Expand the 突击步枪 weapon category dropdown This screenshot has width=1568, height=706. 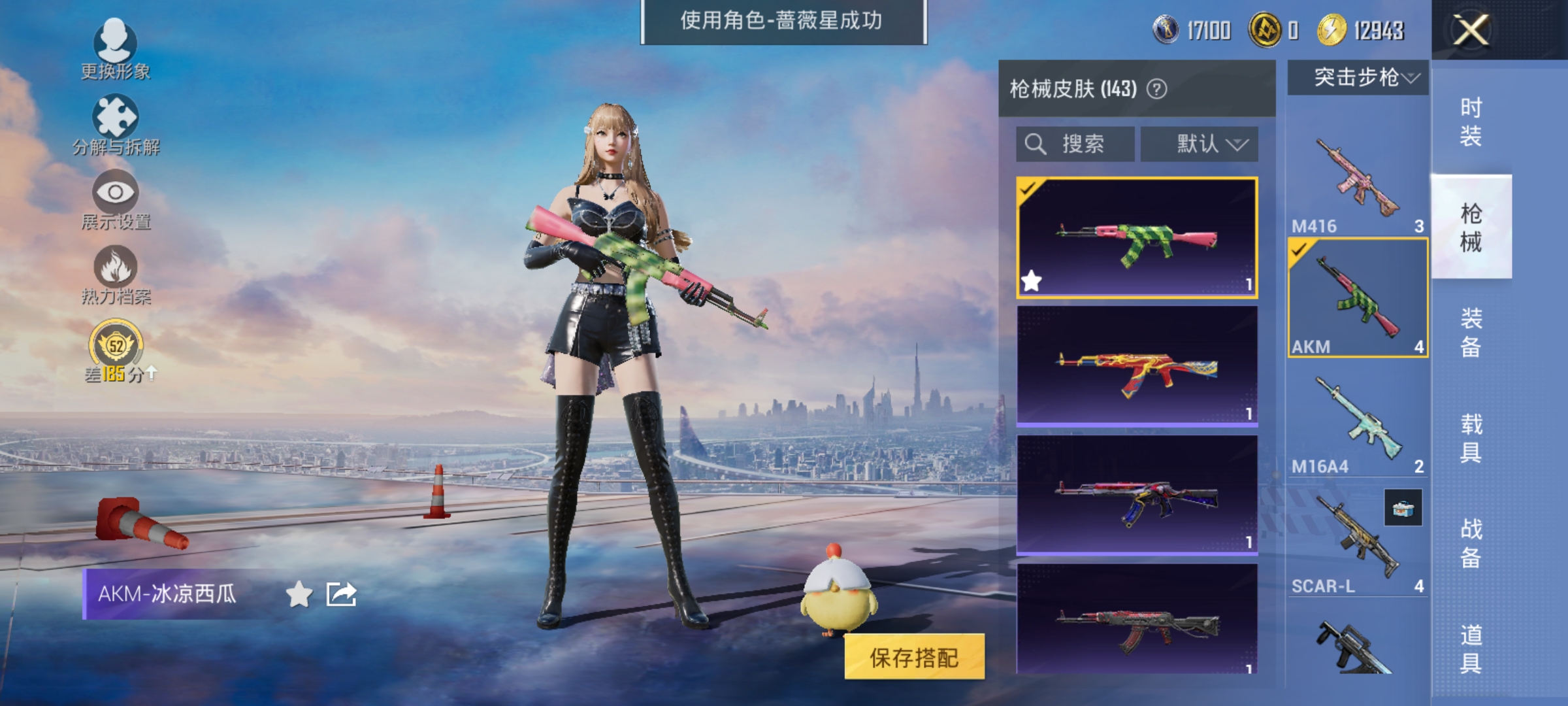click(x=1357, y=77)
